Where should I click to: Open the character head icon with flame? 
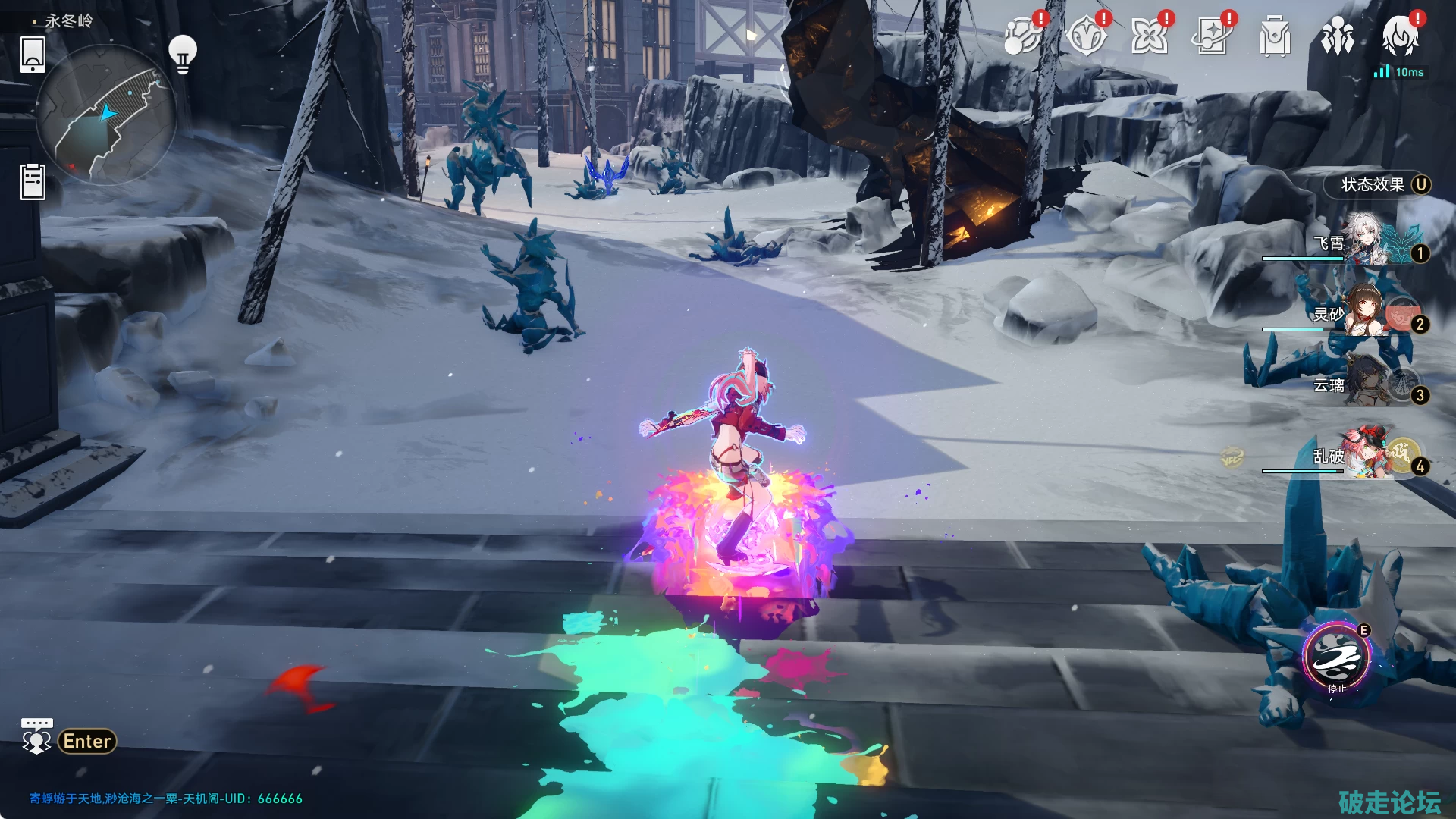[x=1400, y=35]
